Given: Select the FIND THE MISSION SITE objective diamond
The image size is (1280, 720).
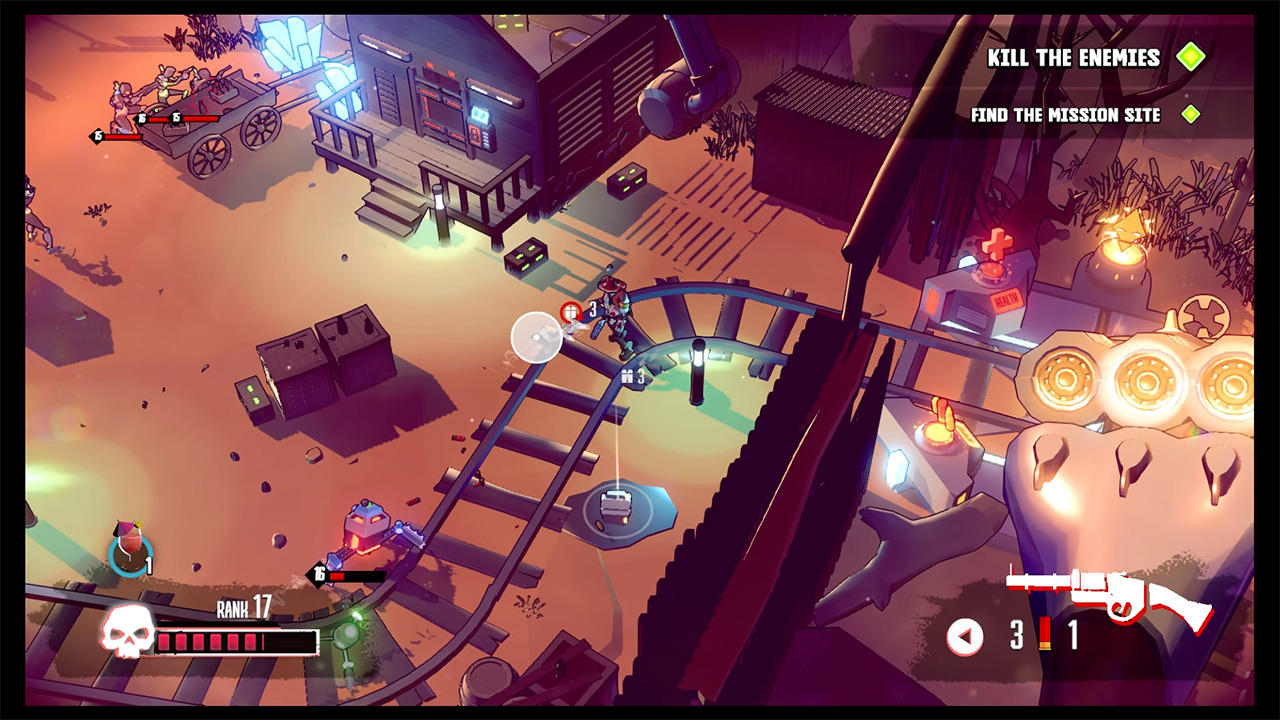Looking at the screenshot, I should coord(1190,114).
